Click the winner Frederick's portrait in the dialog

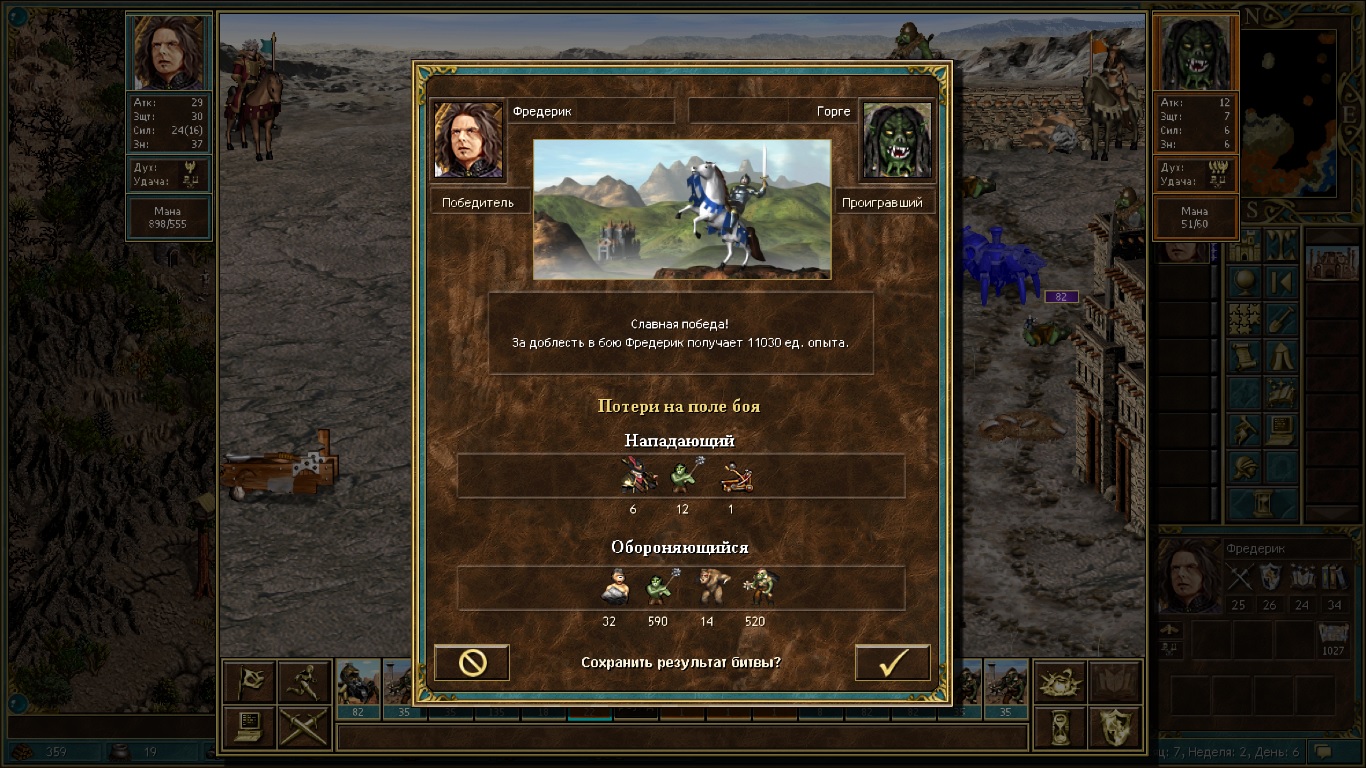(468, 139)
